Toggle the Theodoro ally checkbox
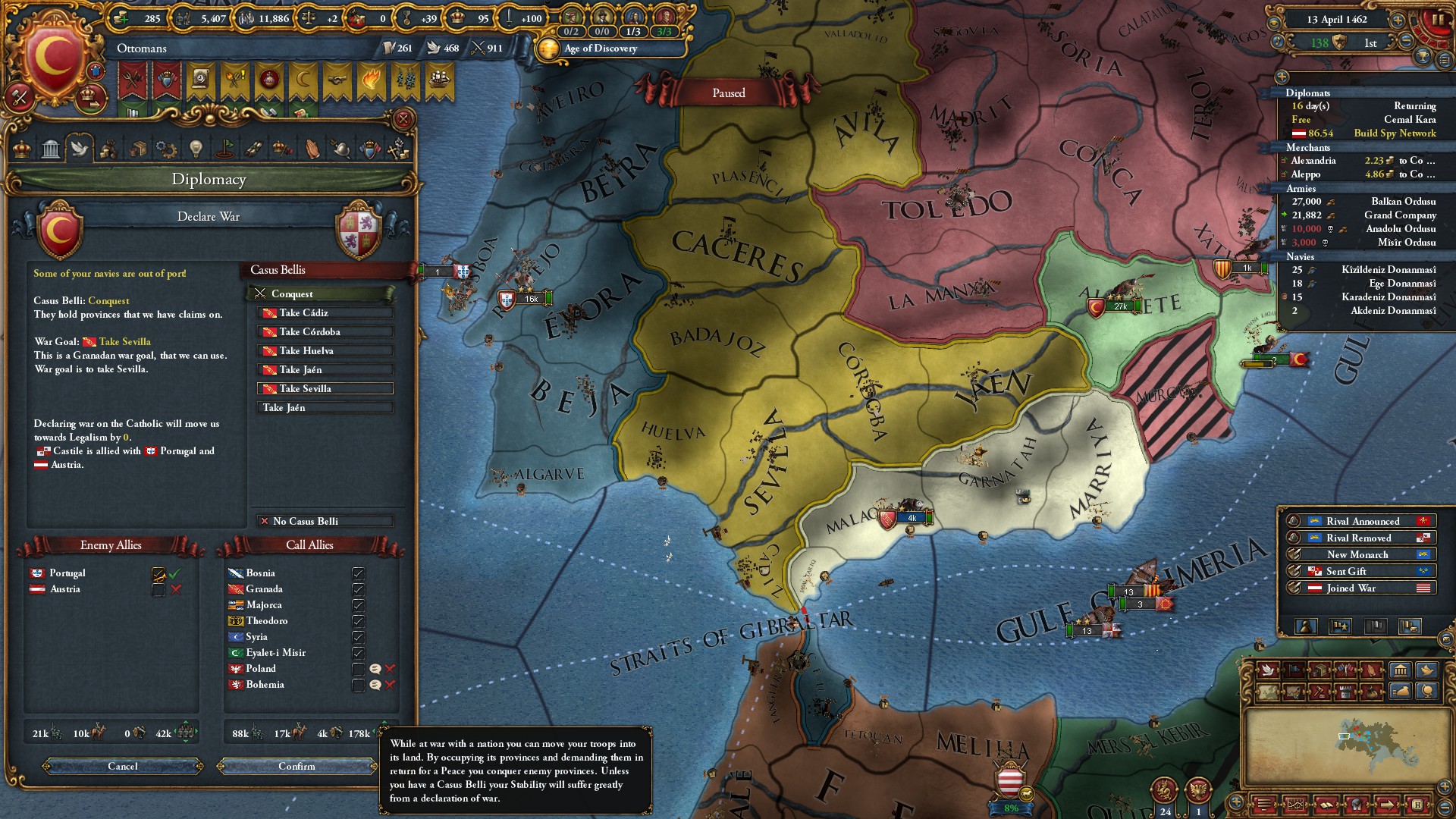The height and width of the screenshot is (819, 1456). 359,621
